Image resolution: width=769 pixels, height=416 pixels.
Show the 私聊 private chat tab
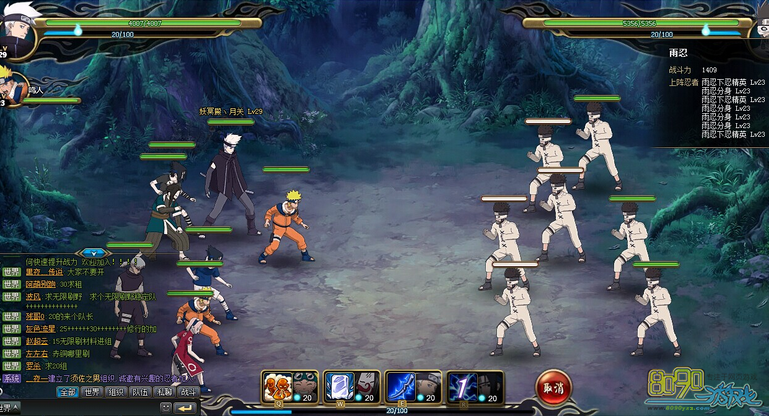164,392
